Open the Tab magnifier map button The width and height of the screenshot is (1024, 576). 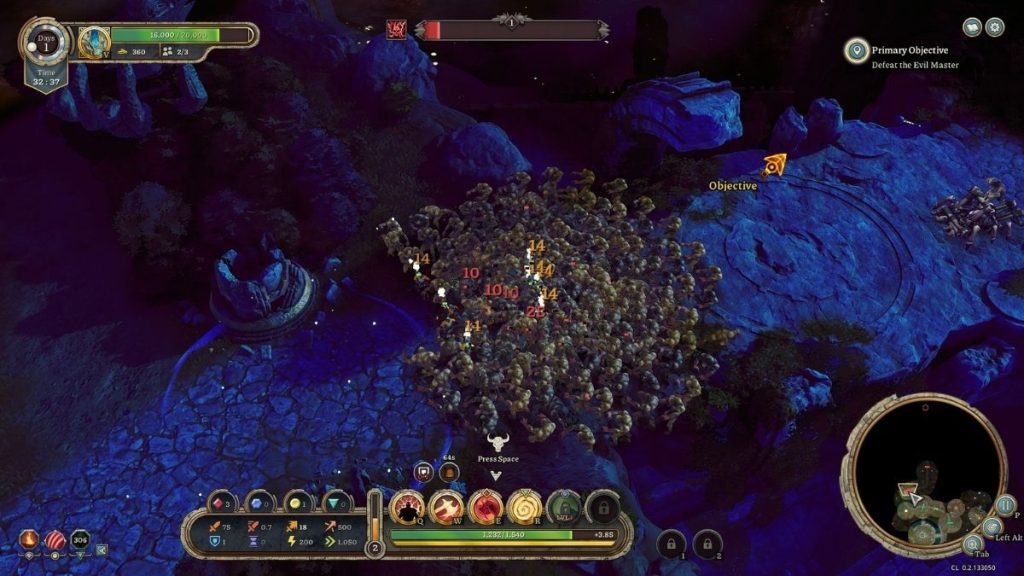tap(971, 545)
